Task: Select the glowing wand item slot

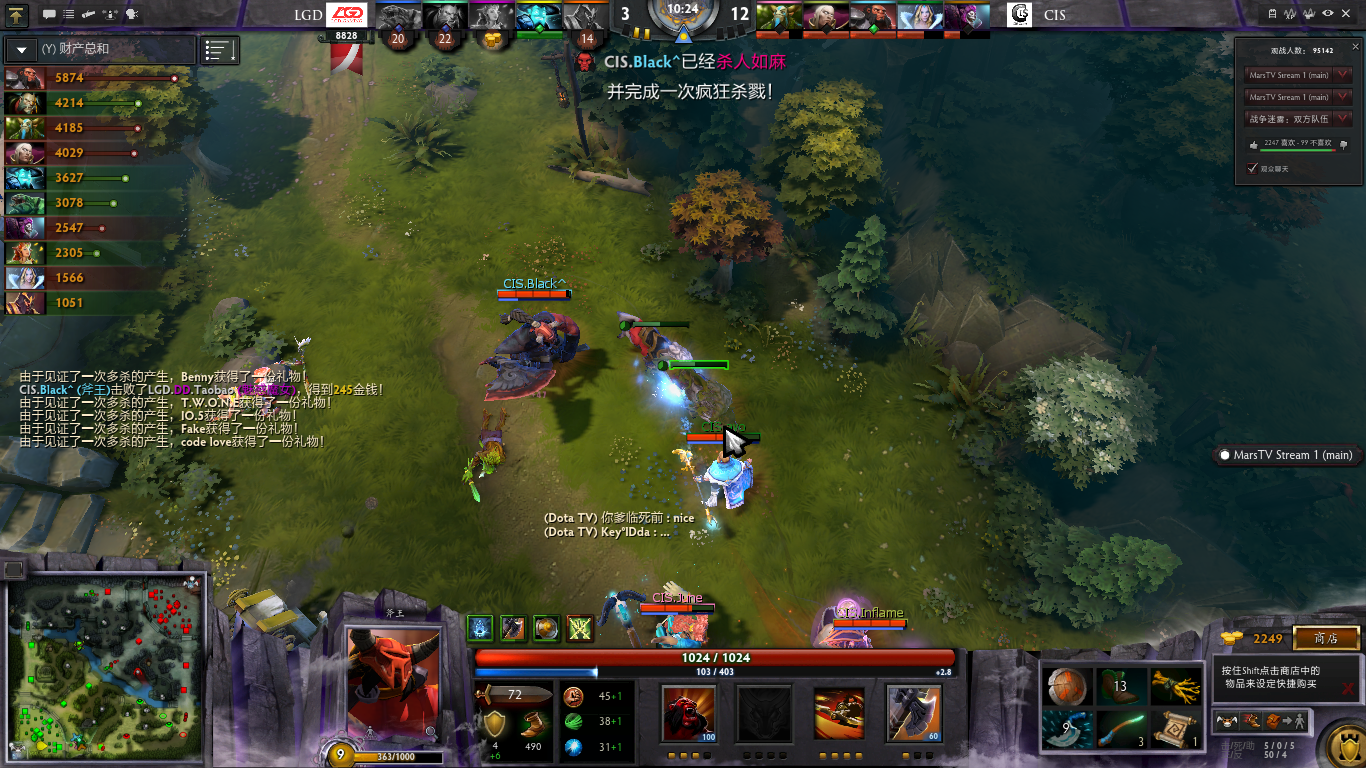Action: 1120,730
